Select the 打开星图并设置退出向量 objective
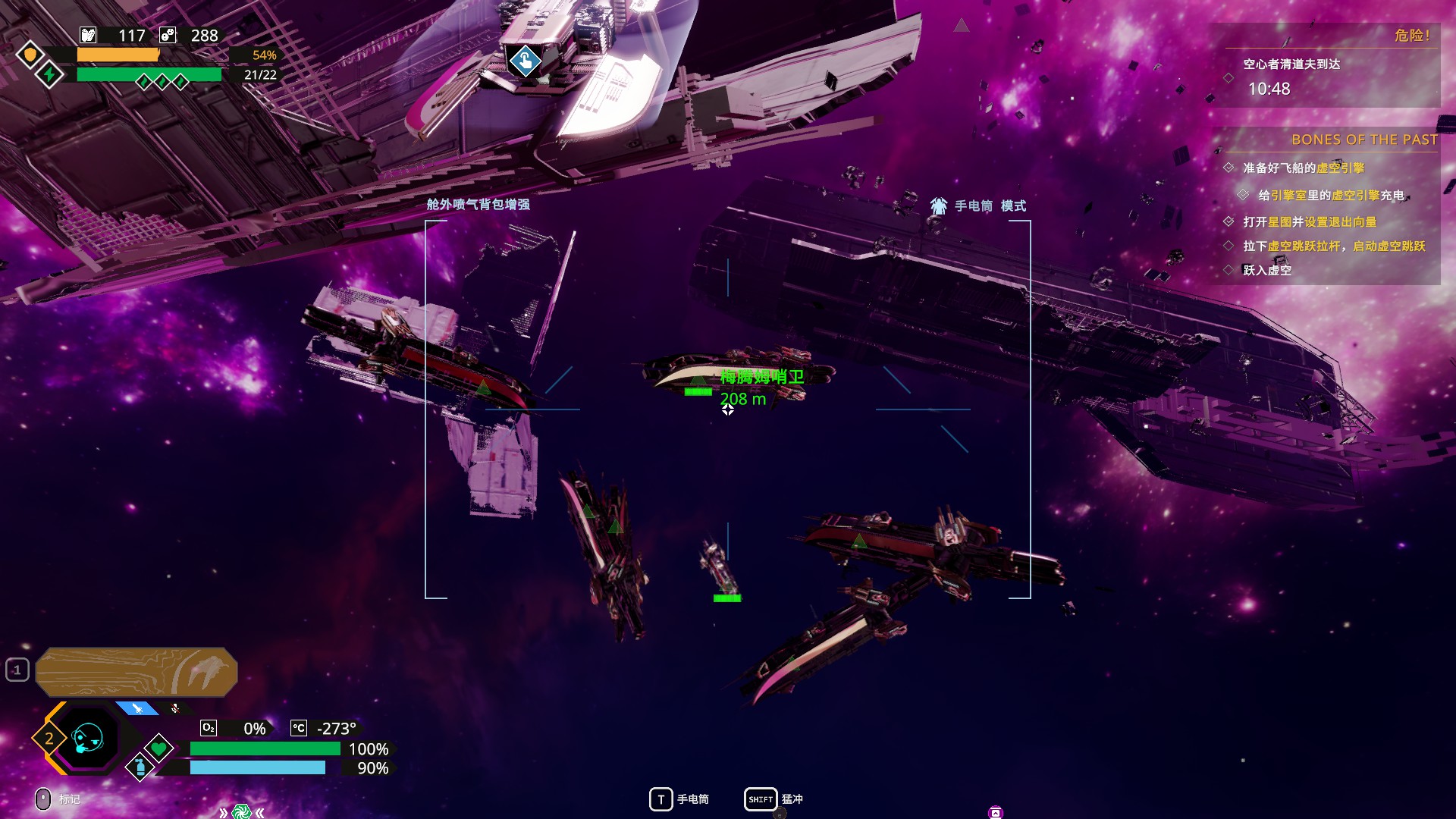The width and height of the screenshot is (1456, 819). click(1309, 221)
